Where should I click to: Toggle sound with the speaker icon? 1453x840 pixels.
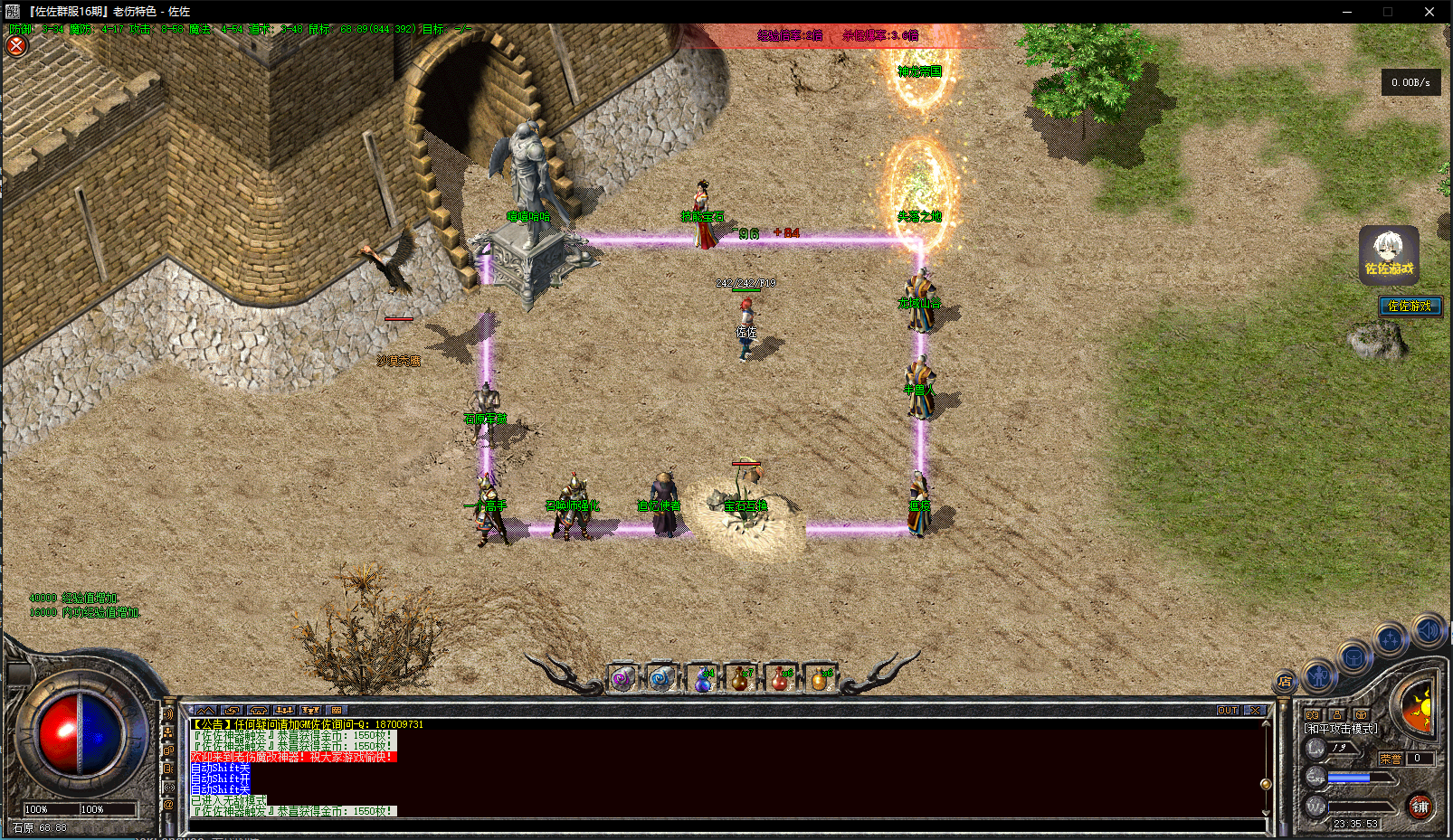[1429, 629]
